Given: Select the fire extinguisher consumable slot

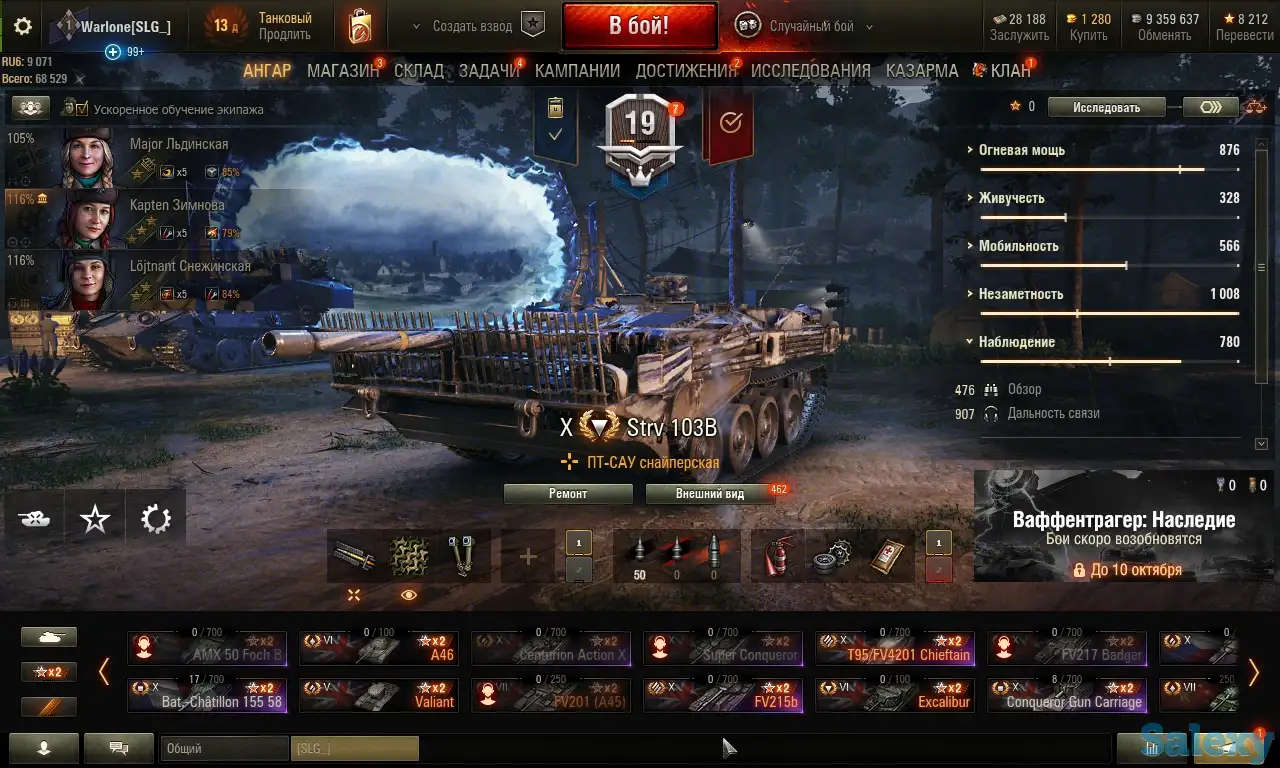Looking at the screenshot, I should click(x=777, y=555).
